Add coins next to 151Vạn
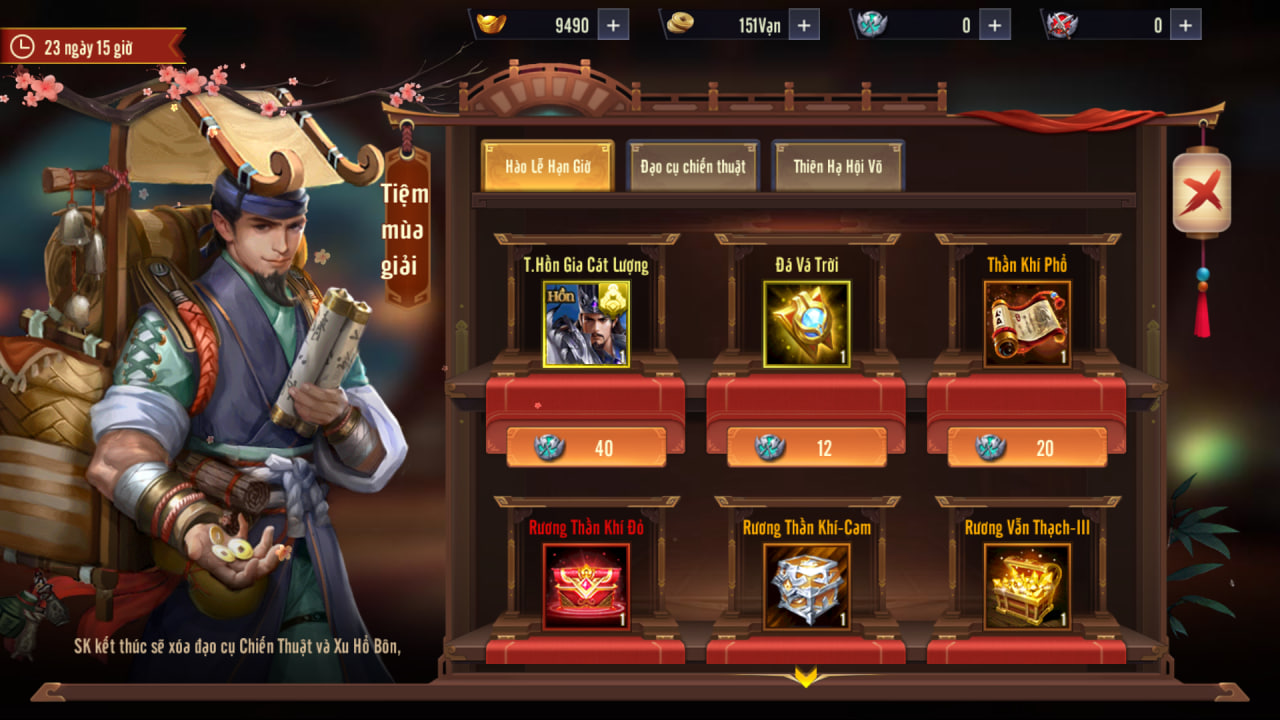 (805, 25)
